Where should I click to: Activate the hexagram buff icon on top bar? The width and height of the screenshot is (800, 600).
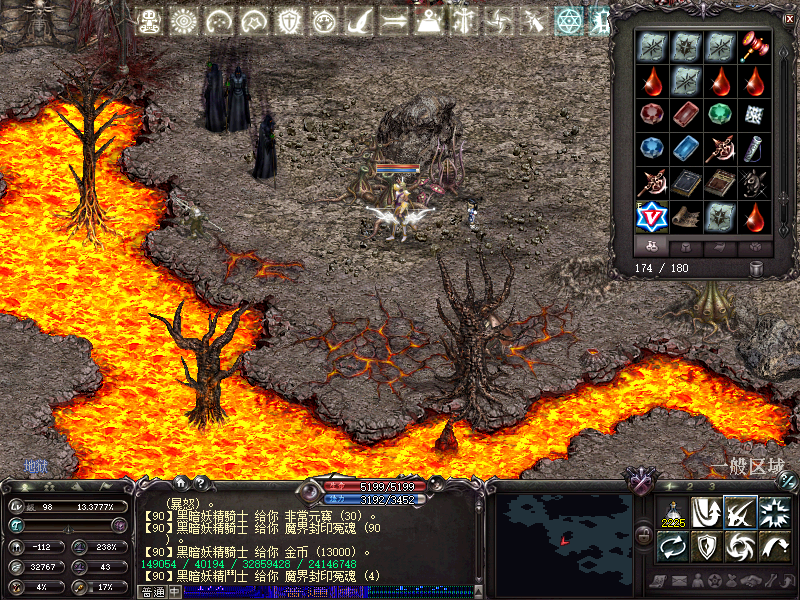[x=568, y=21]
